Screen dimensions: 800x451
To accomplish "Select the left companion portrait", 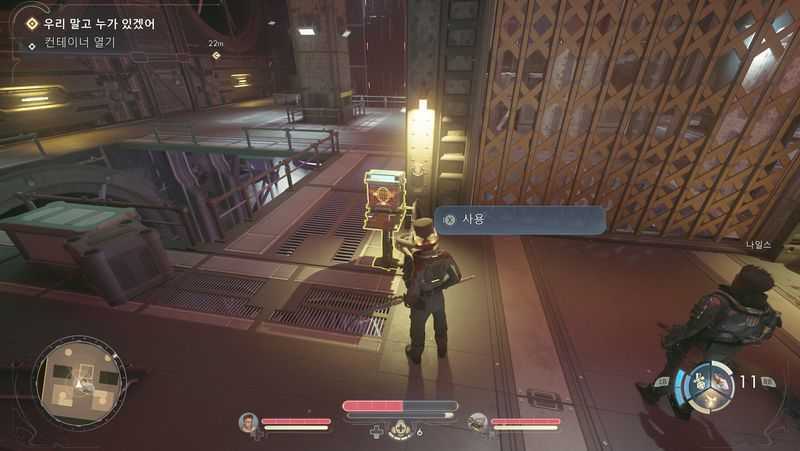I will tap(248, 422).
